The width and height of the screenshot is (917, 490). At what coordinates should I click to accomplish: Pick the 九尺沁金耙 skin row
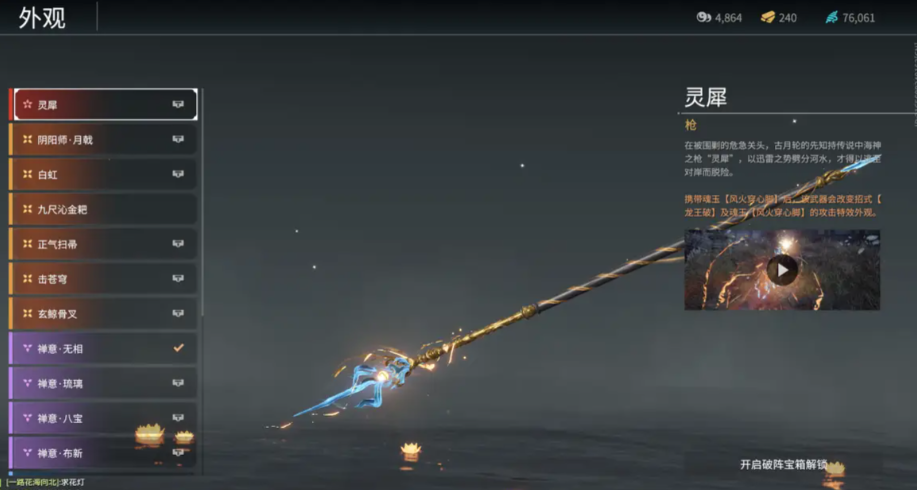pos(103,209)
